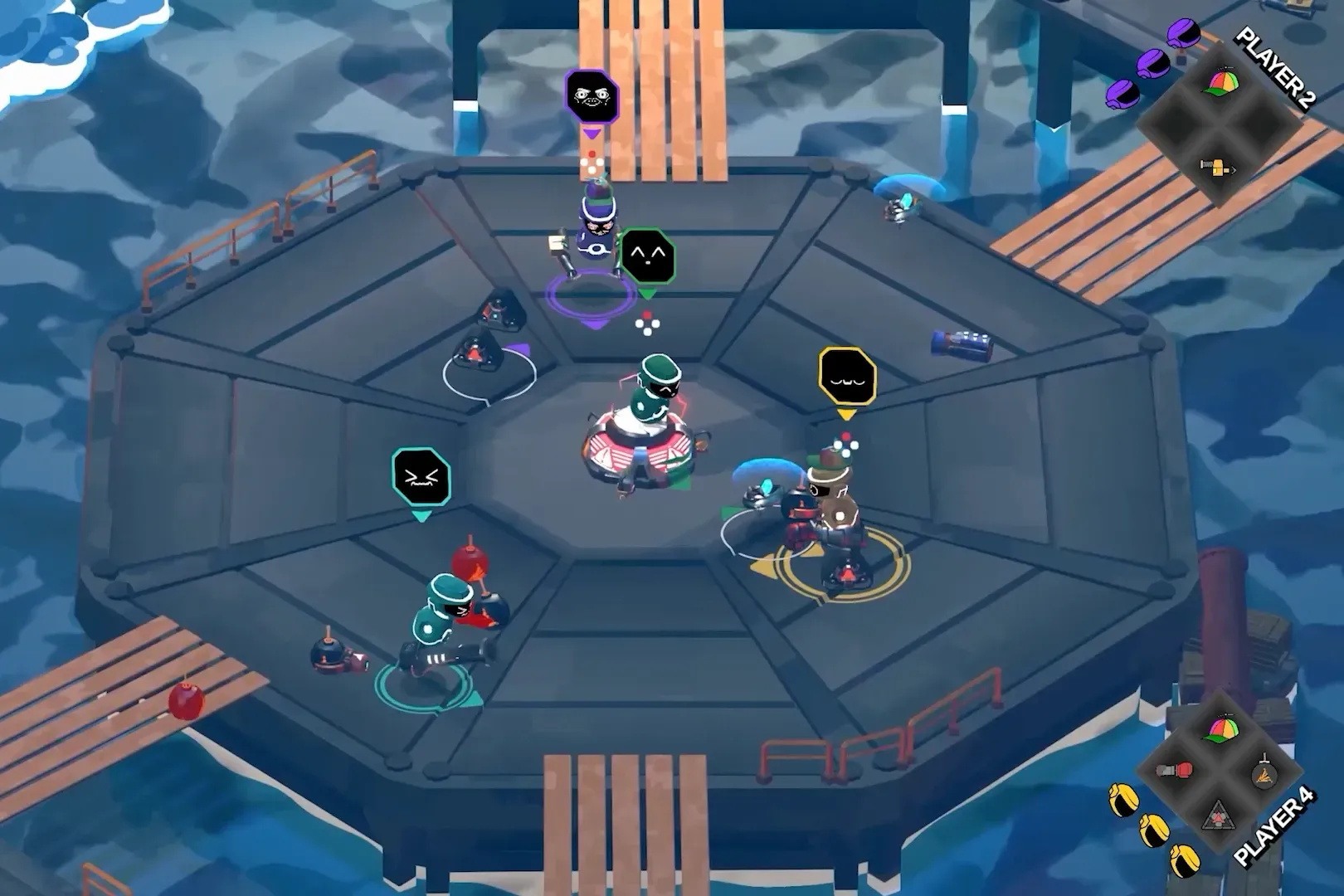Select Player 2's yellow blaster weapon slot
This screenshot has height=896, width=1344.
tap(1217, 168)
